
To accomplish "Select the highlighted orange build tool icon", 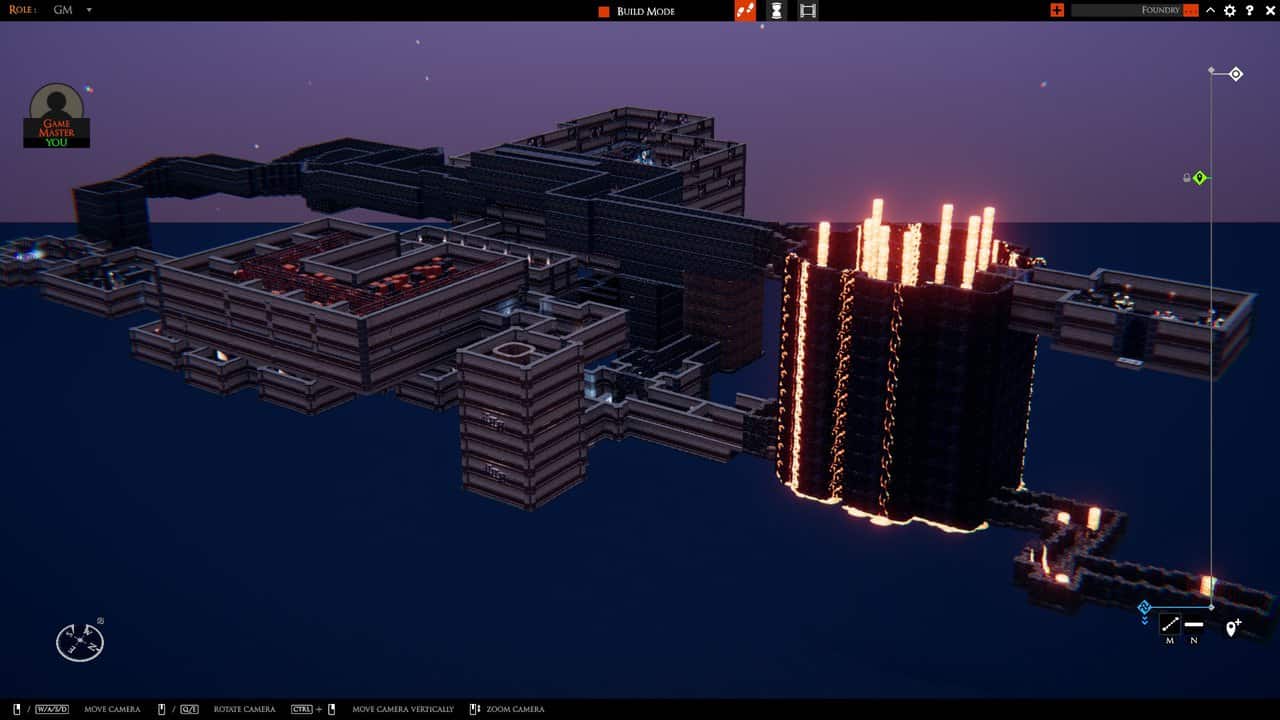I will pyautogui.click(x=745, y=11).
